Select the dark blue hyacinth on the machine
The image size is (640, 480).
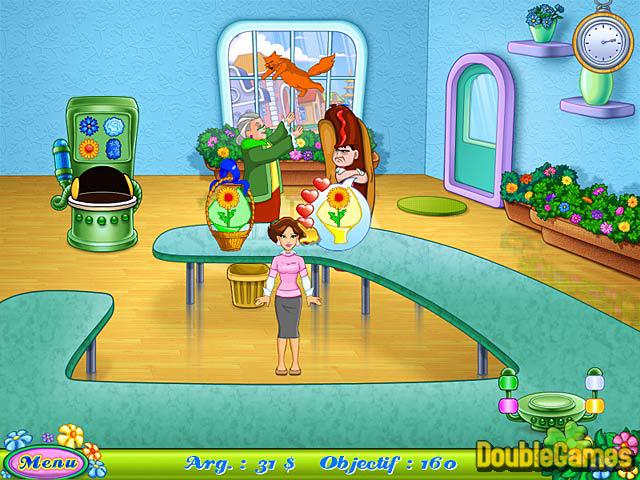111,151
